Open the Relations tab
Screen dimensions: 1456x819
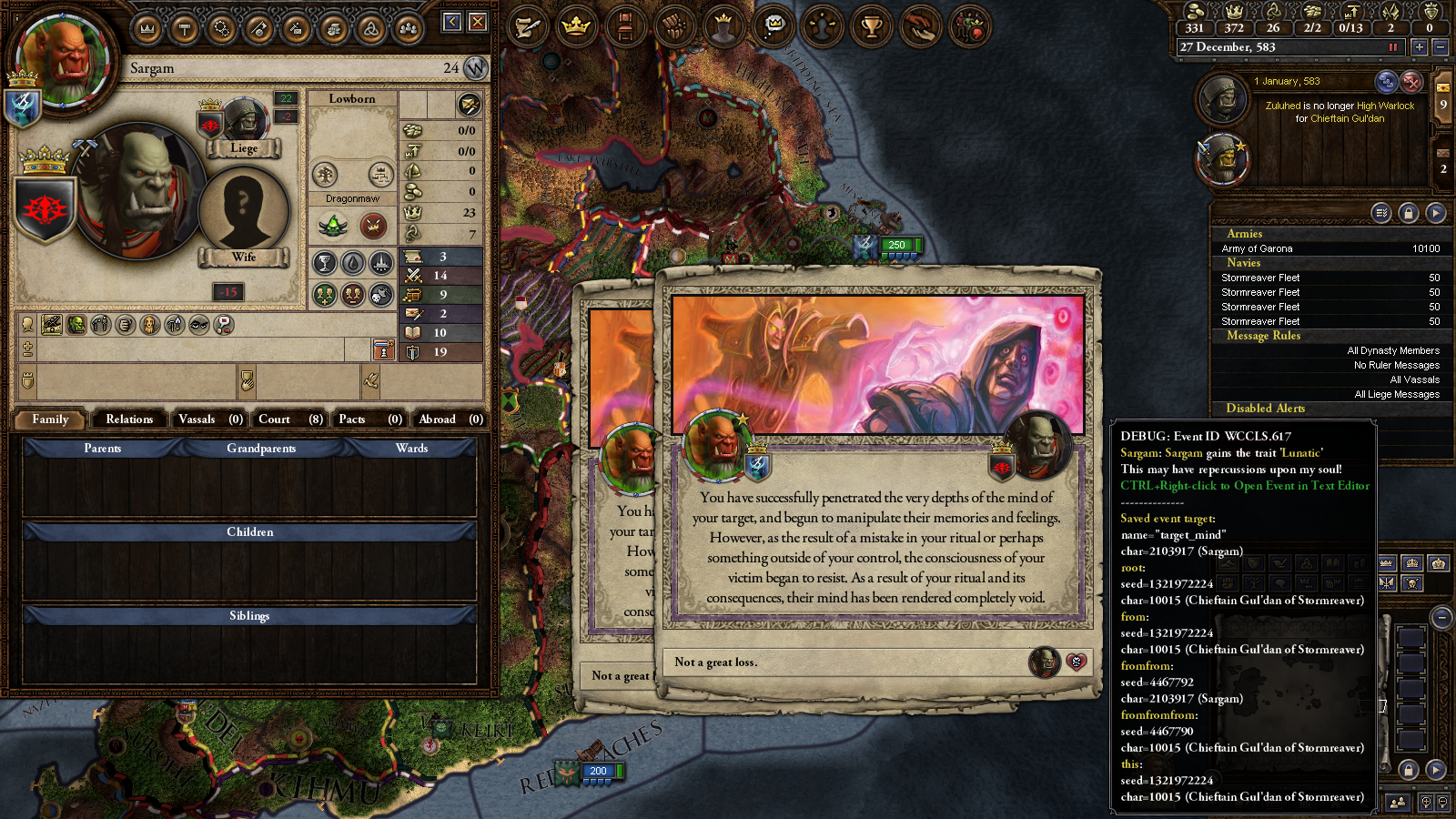129,420
